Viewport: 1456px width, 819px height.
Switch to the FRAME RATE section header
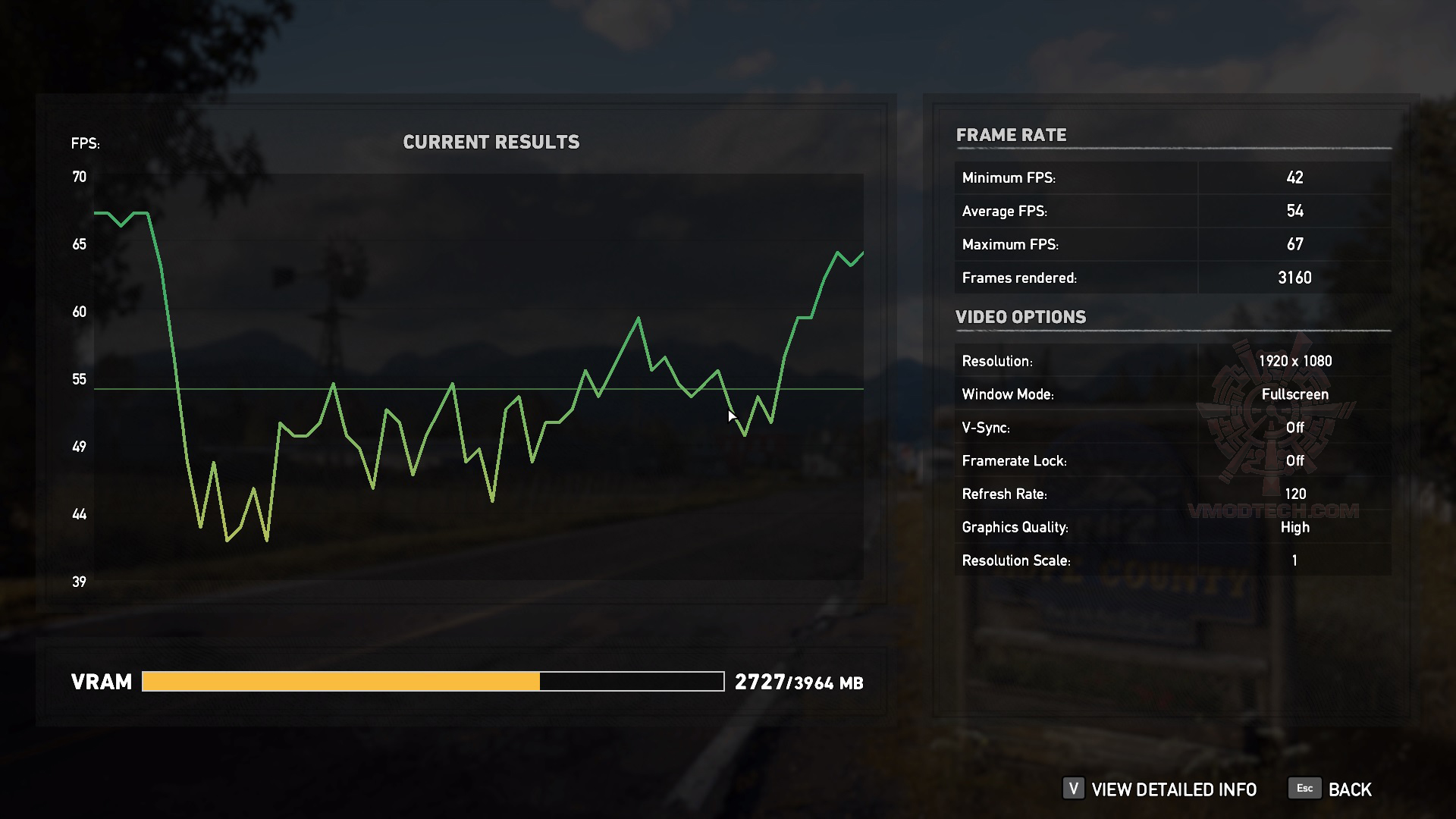(1012, 136)
